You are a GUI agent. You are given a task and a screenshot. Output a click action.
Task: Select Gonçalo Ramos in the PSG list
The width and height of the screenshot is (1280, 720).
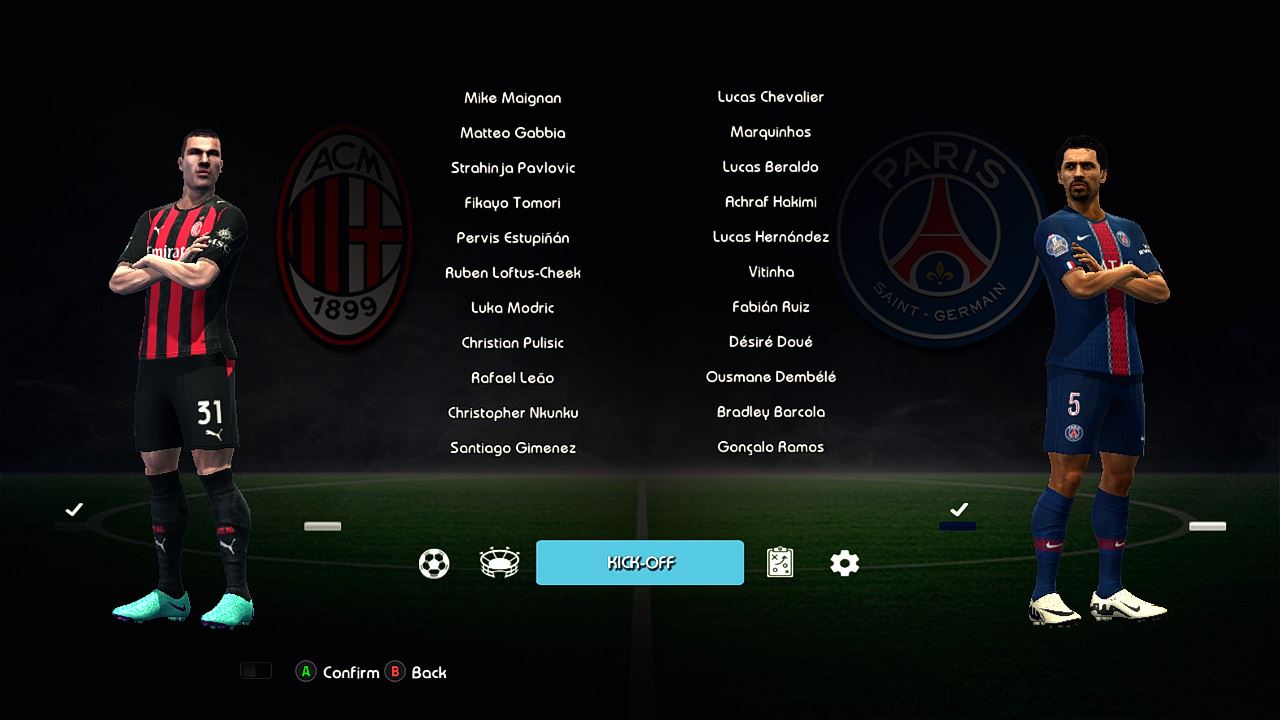coord(771,447)
